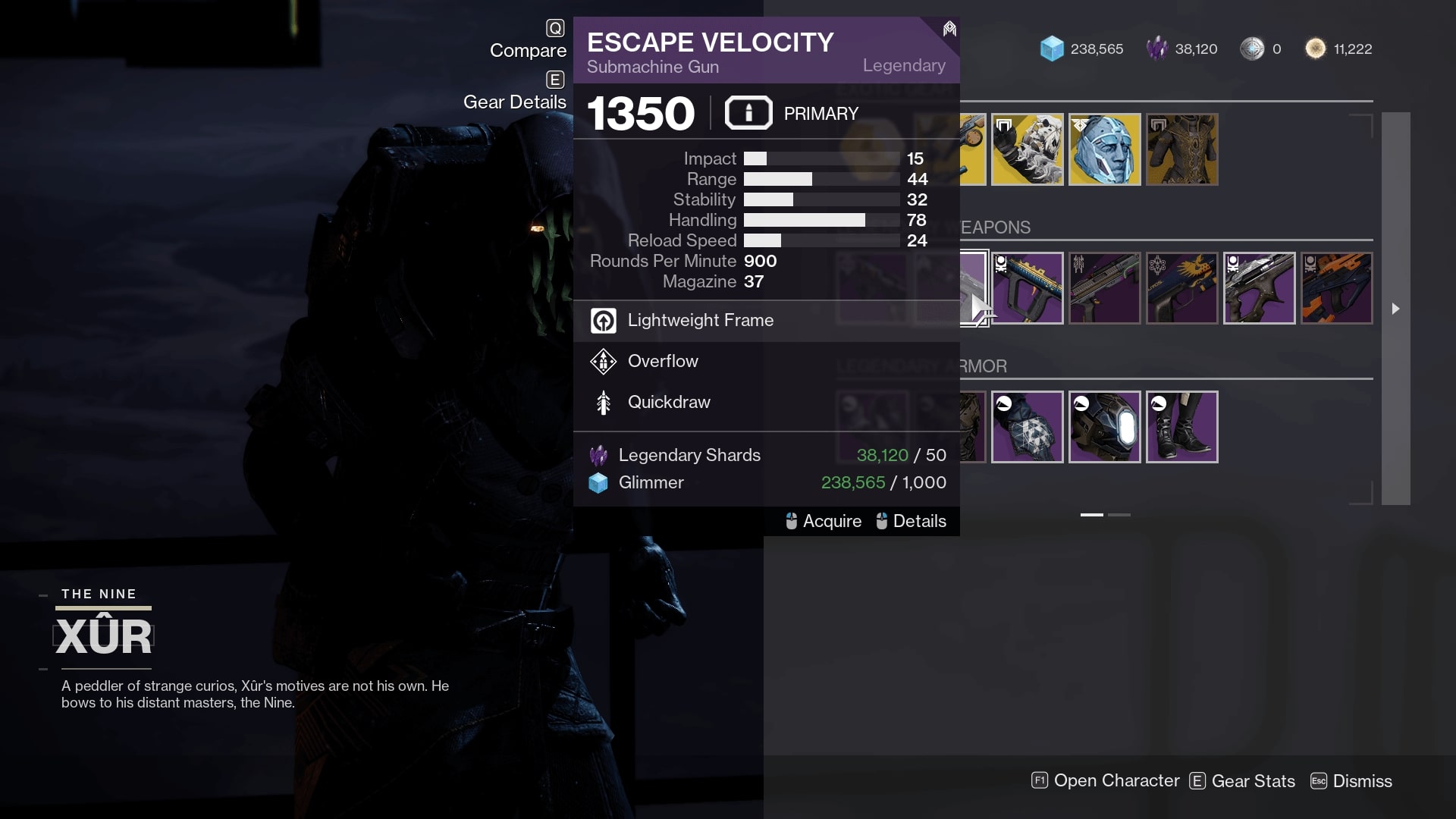Select the Lightweight Frame perk icon
Screen dimensions: 1456x819
tap(603, 320)
